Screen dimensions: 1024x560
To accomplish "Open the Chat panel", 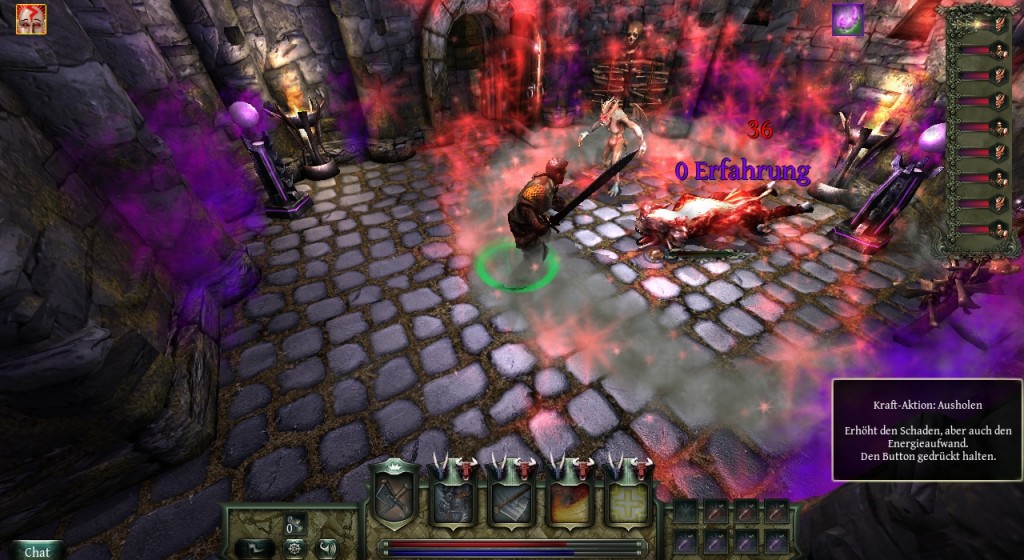I will (37, 551).
